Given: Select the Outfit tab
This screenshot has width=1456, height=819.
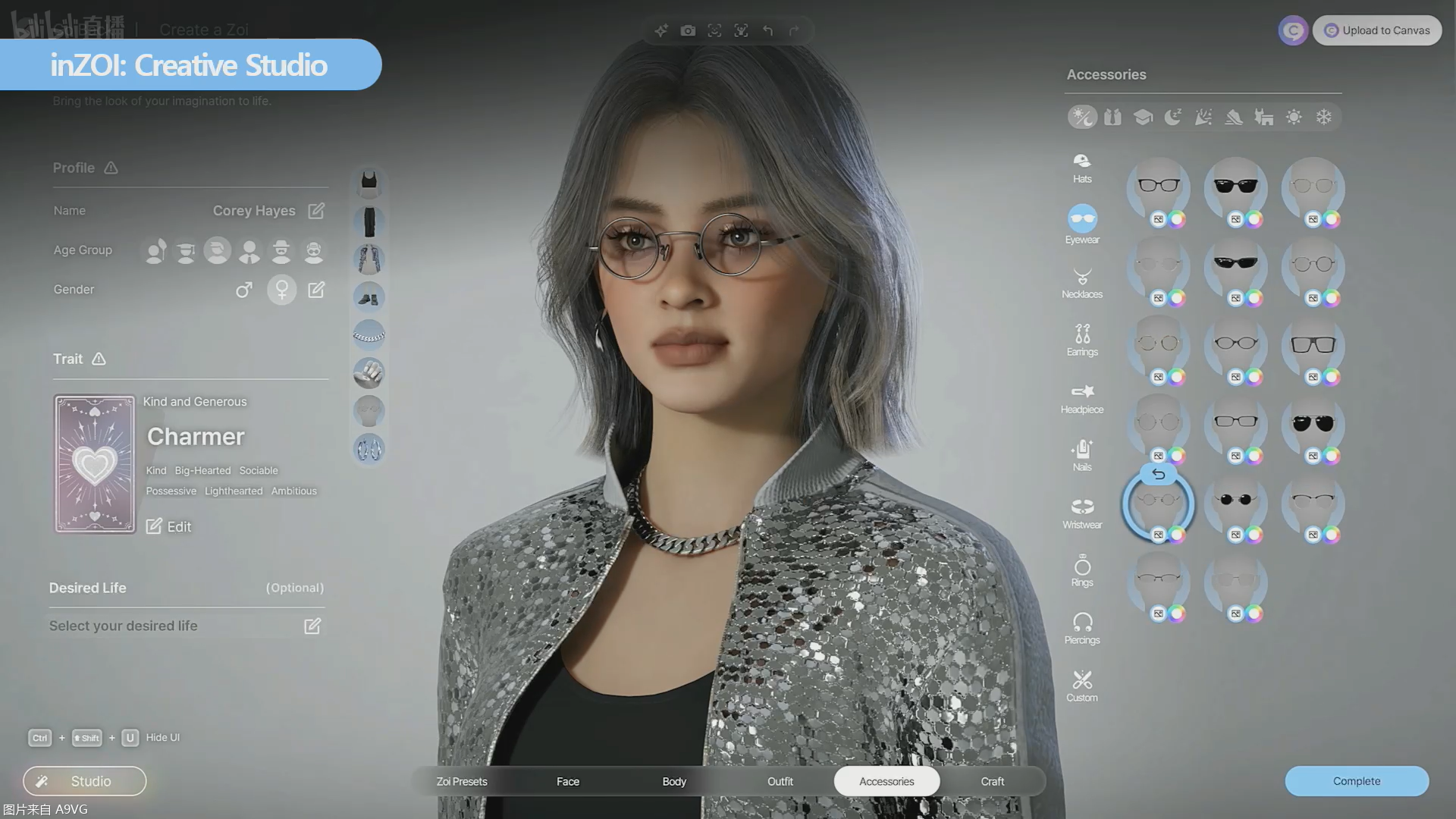Looking at the screenshot, I should point(780,781).
